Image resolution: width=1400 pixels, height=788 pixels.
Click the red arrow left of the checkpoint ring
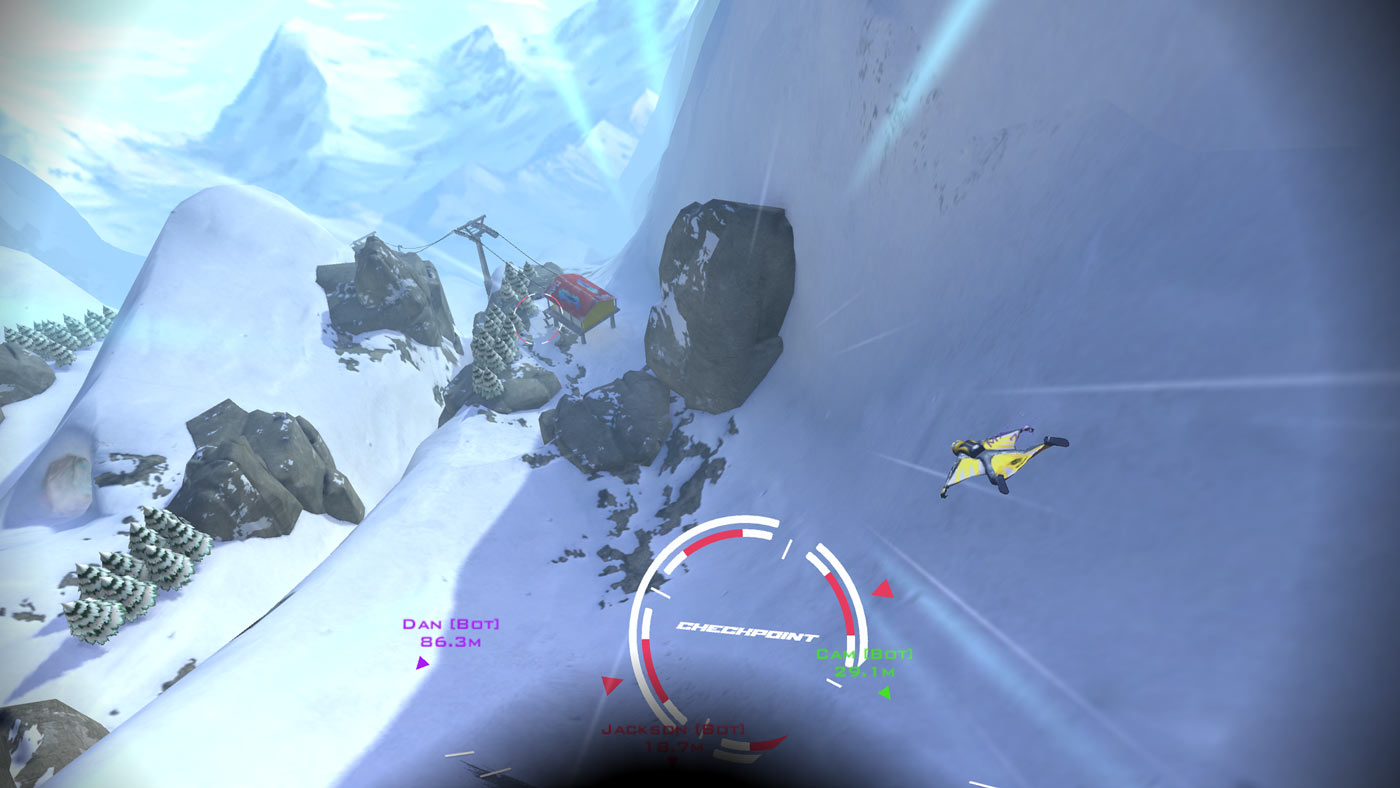(613, 682)
